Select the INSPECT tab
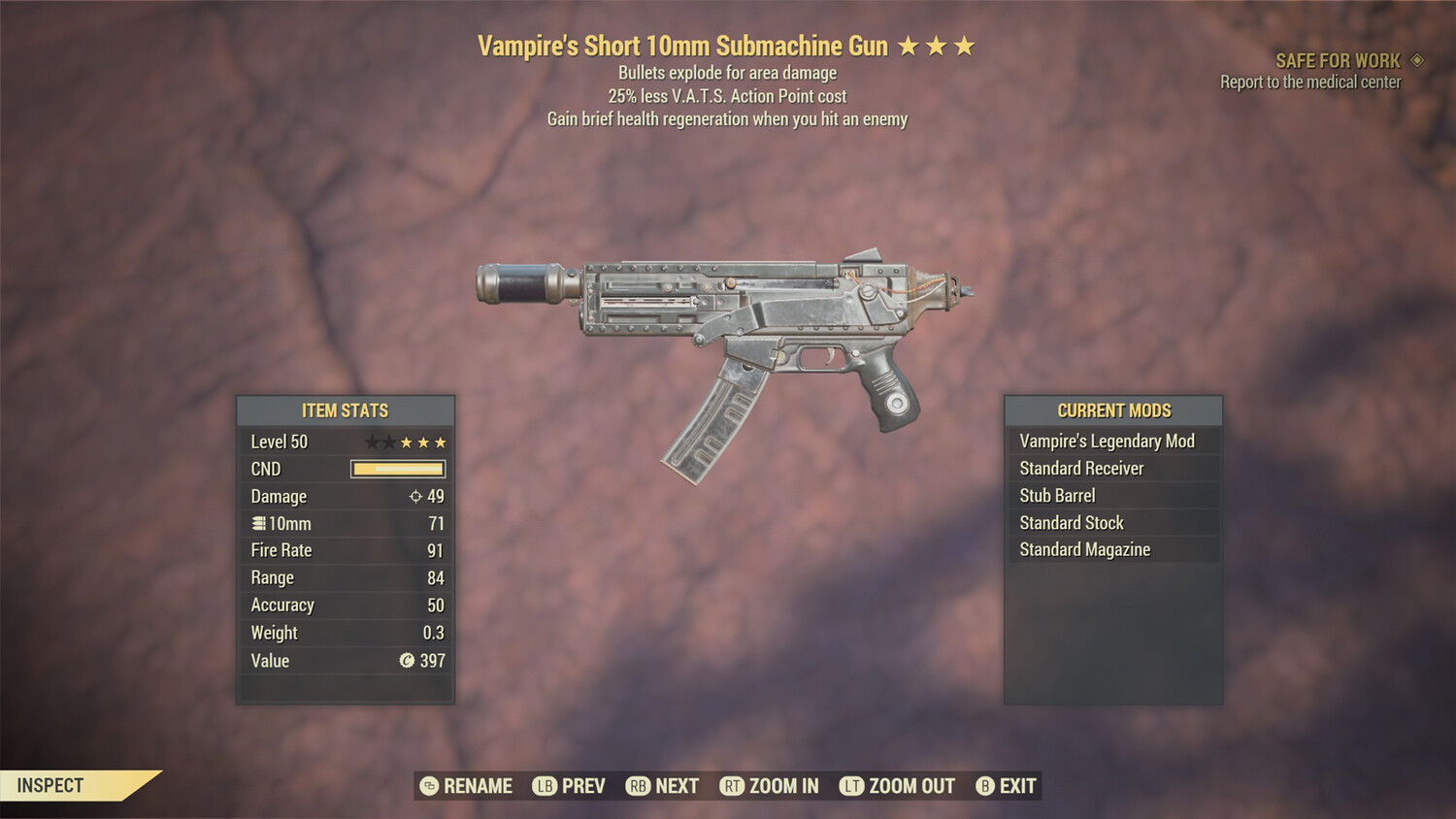The height and width of the screenshot is (819, 1456). pyautogui.click(x=49, y=785)
